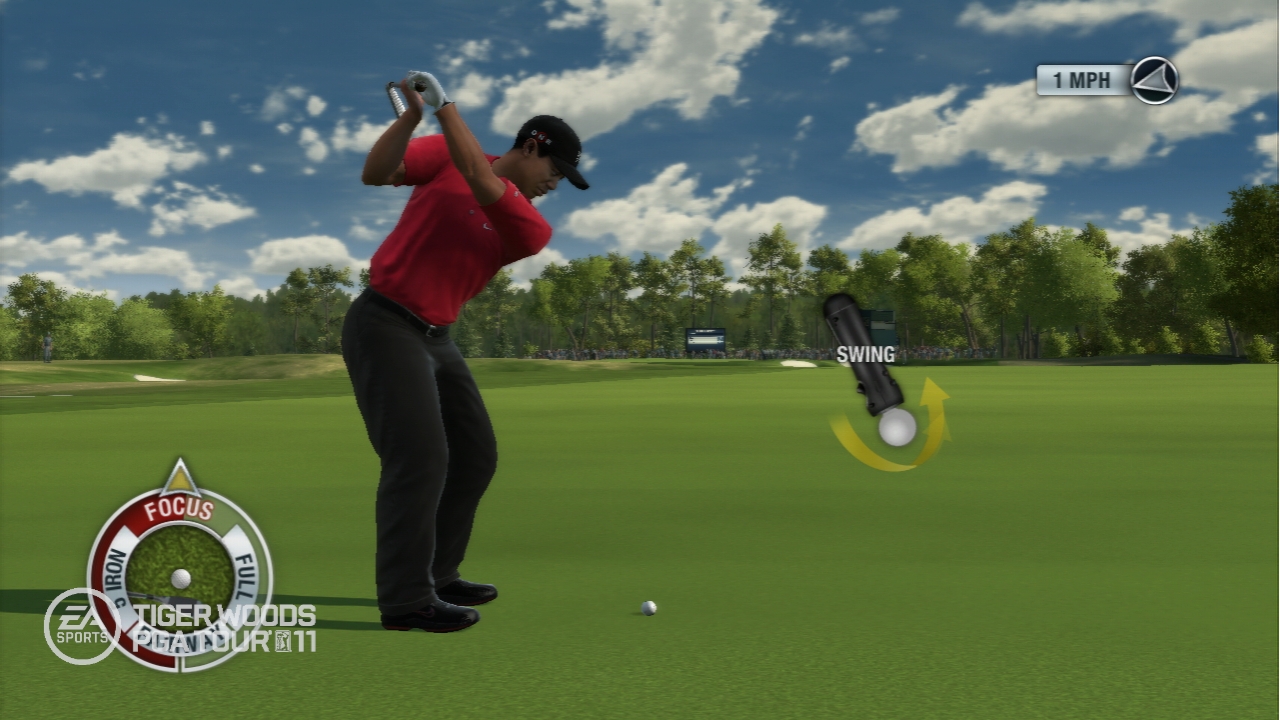Click the yellow triangle atop the shot gauge
The height and width of the screenshot is (720, 1280).
click(x=179, y=478)
